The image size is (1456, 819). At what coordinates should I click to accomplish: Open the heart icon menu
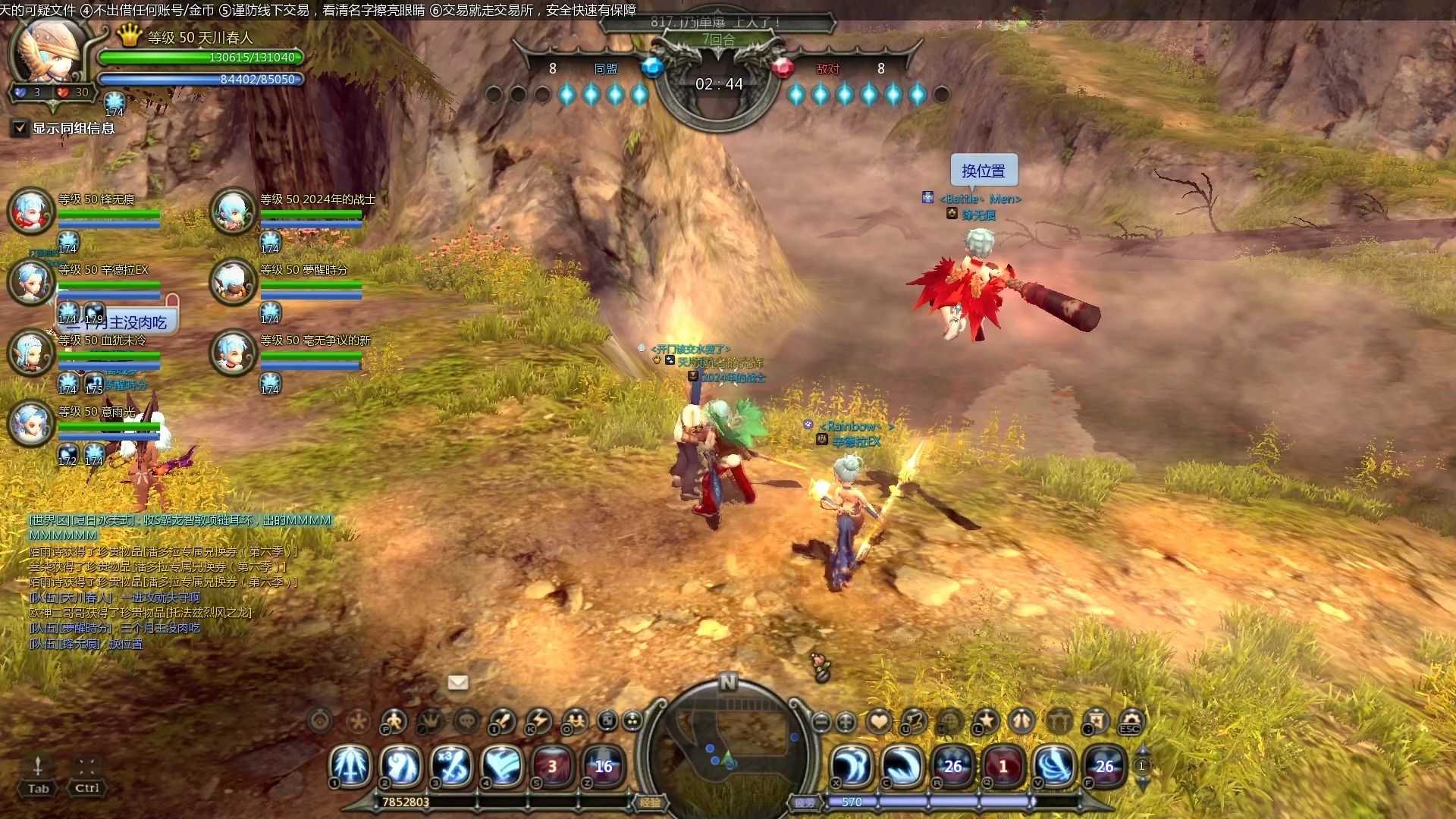coord(879,720)
